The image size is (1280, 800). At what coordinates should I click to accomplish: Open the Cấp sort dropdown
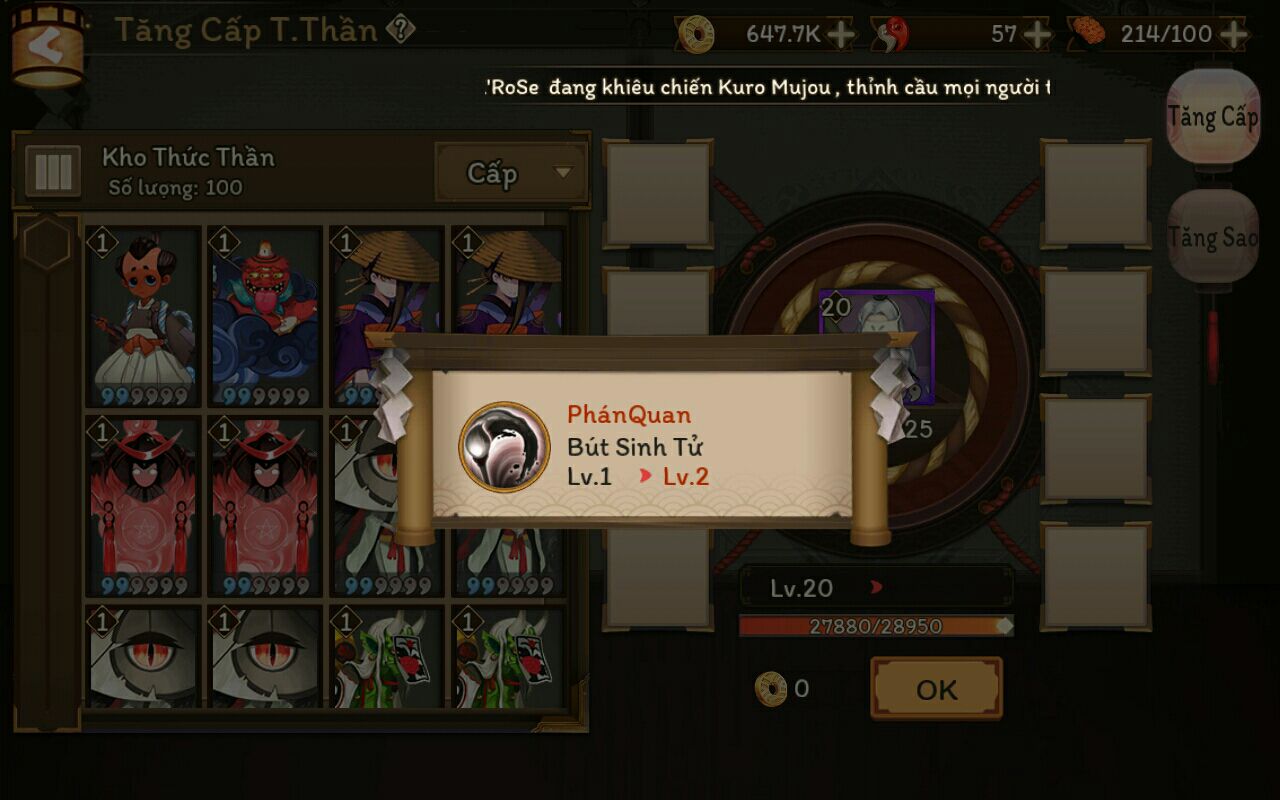click(x=511, y=173)
